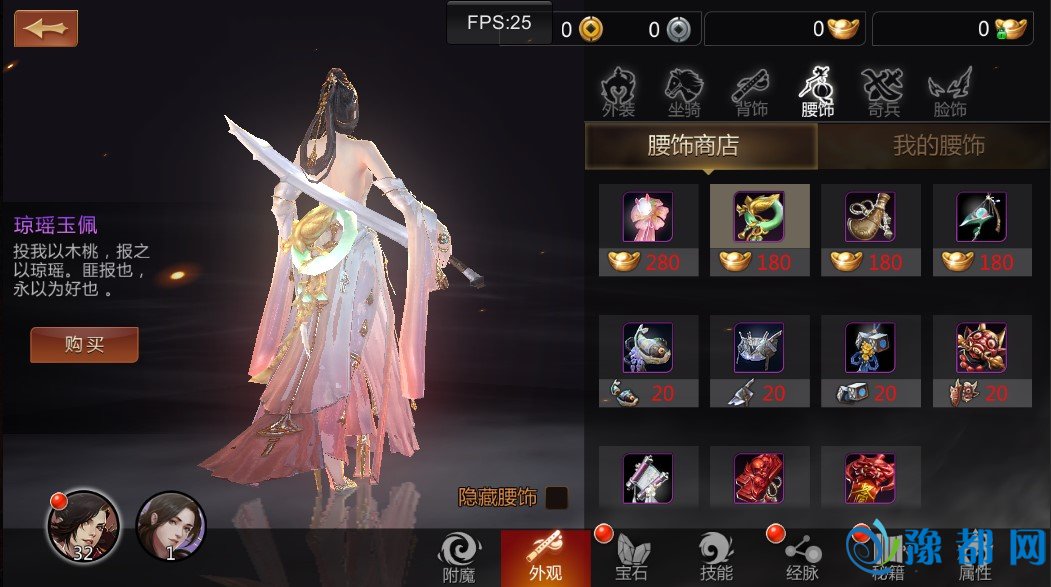This screenshot has width=1051, height=587.
Task: Open the 技能 skills menu
Action: point(716,556)
